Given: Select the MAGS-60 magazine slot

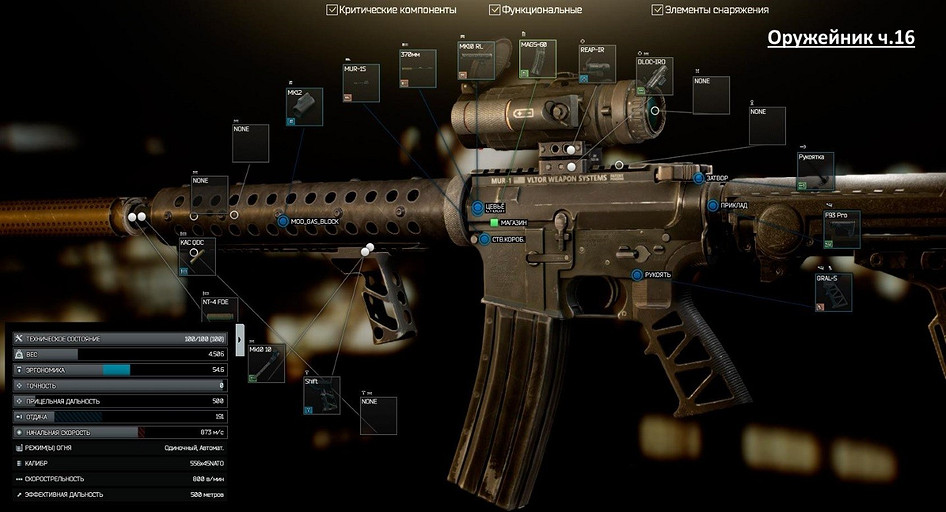Looking at the screenshot, I should [x=538, y=59].
